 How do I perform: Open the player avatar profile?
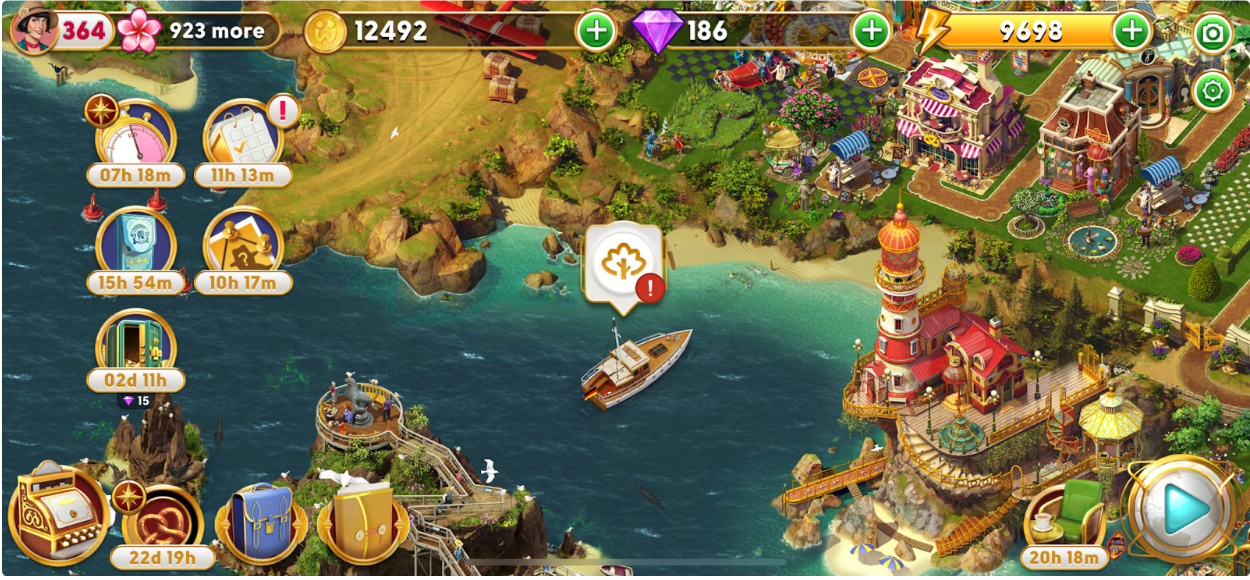tap(35, 31)
